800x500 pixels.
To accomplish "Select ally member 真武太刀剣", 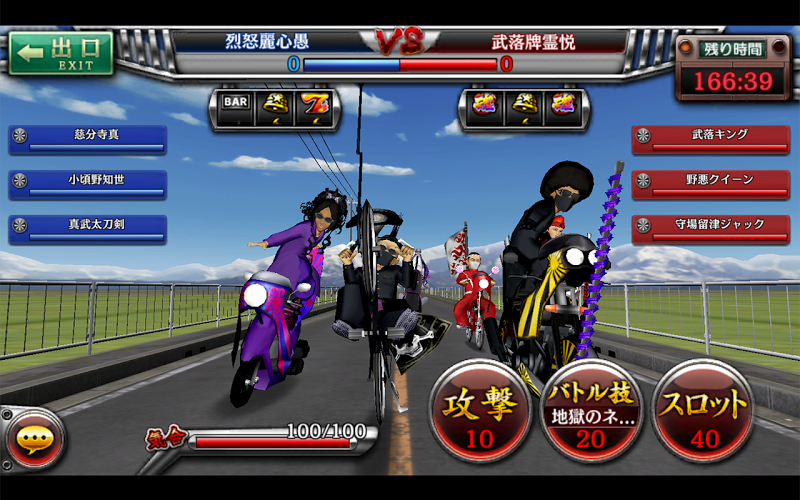I will point(88,228).
